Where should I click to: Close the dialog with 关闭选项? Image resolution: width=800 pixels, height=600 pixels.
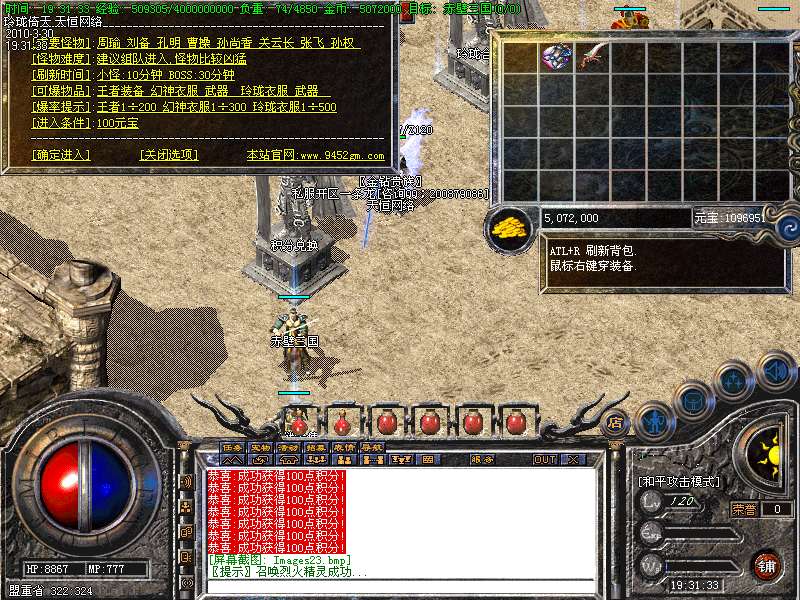tap(169, 155)
